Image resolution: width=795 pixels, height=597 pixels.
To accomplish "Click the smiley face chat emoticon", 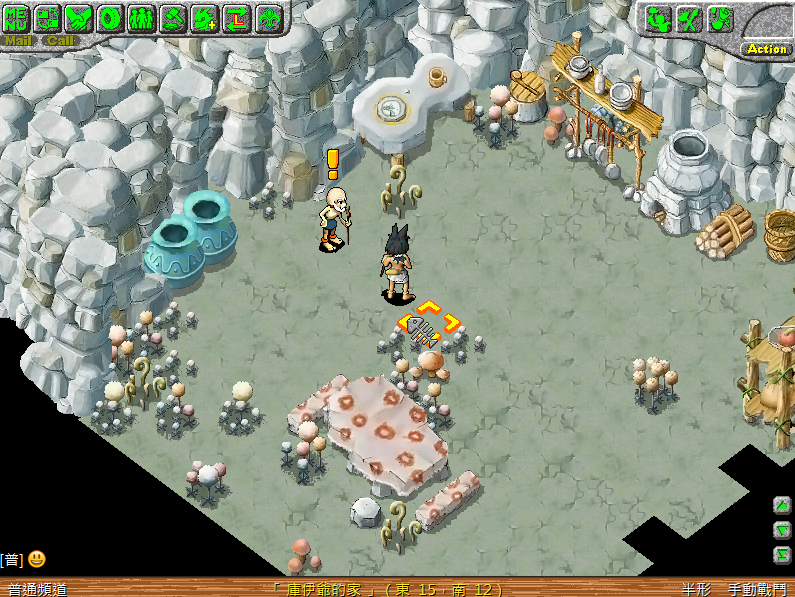I will point(36,560).
